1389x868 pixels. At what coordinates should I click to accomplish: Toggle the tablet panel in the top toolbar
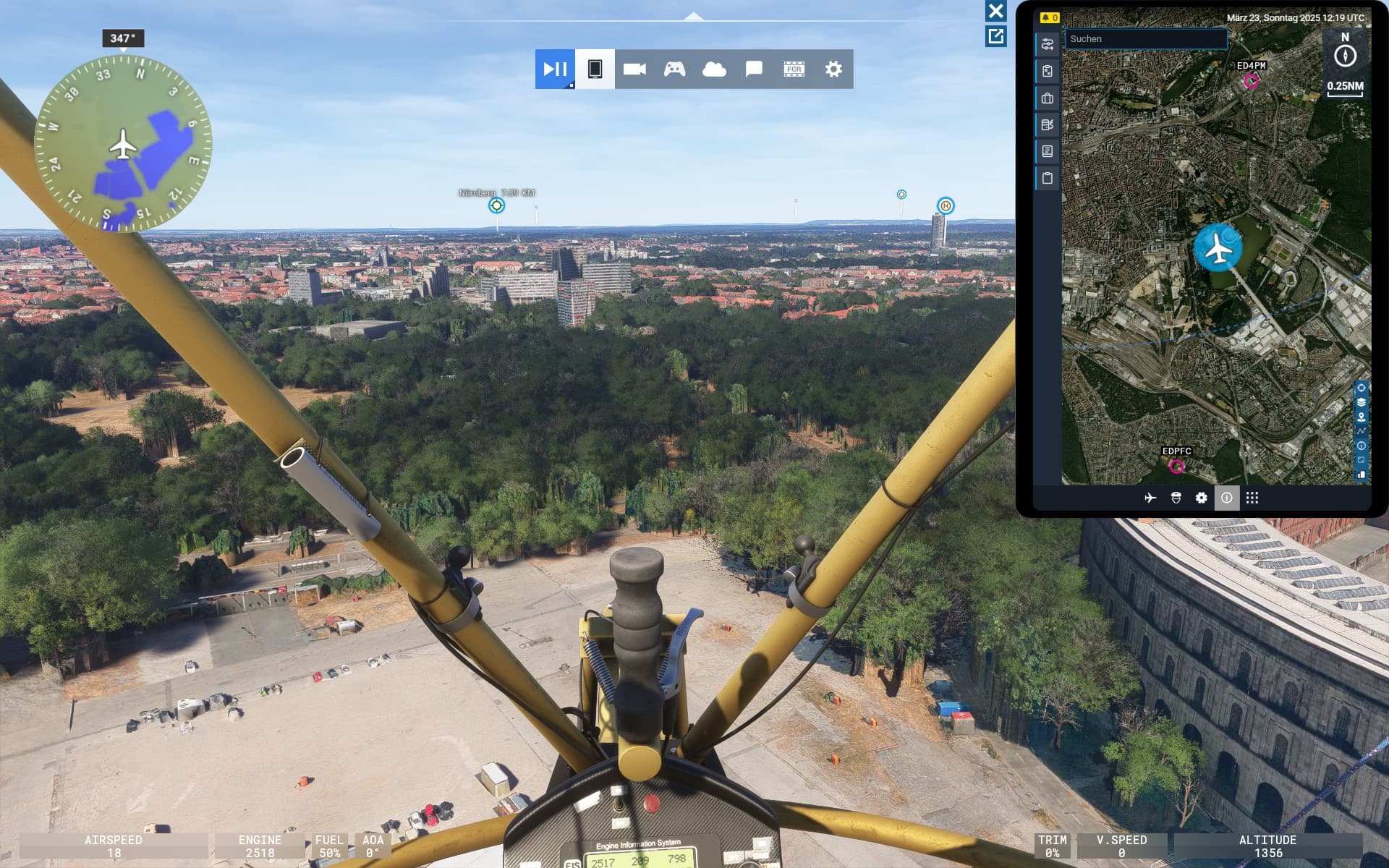click(595, 69)
